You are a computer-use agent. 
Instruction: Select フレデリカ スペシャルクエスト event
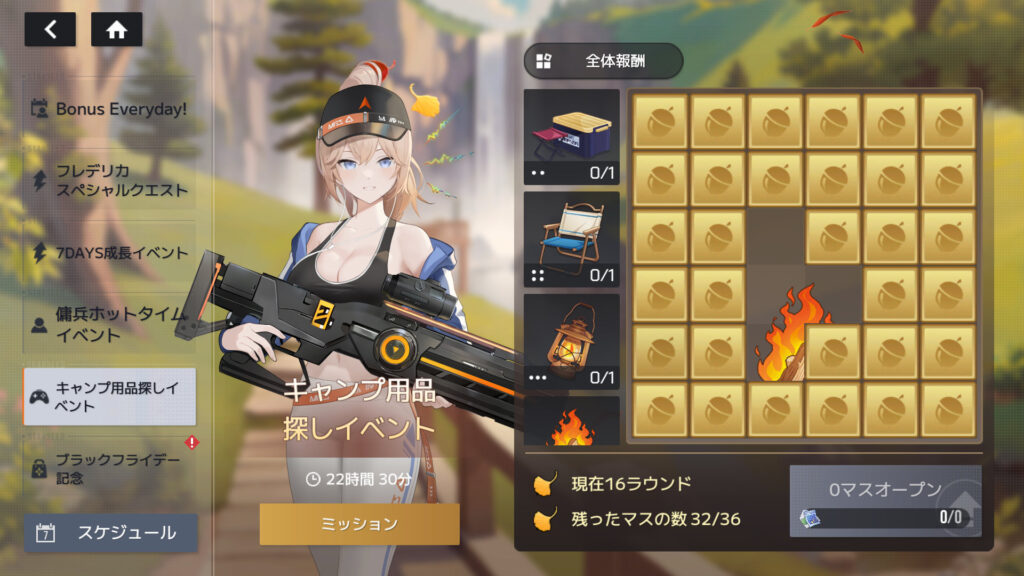[x=110, y=181]
